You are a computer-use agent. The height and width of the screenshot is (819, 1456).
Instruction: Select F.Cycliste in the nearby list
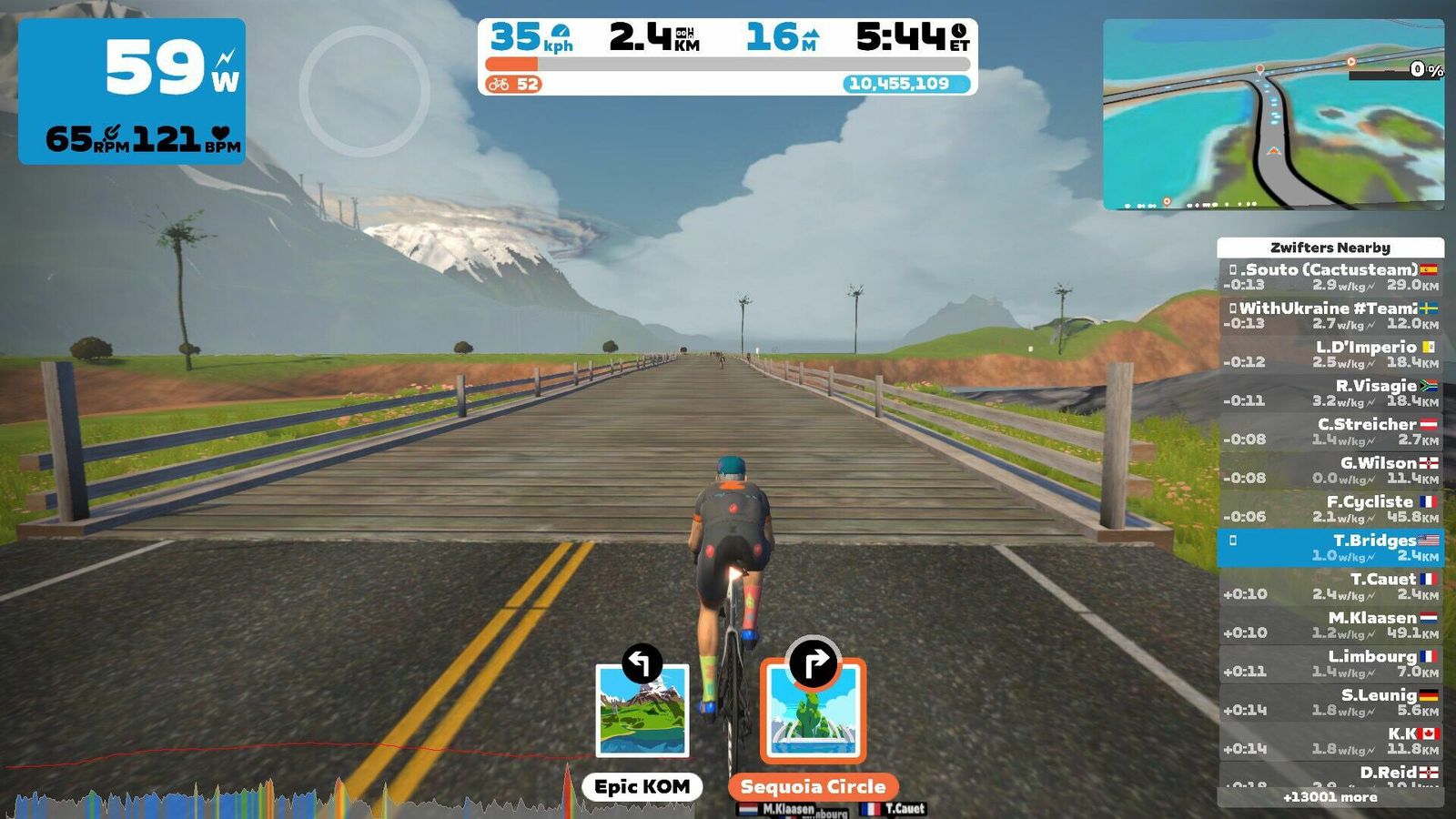tap(1330, 509)
